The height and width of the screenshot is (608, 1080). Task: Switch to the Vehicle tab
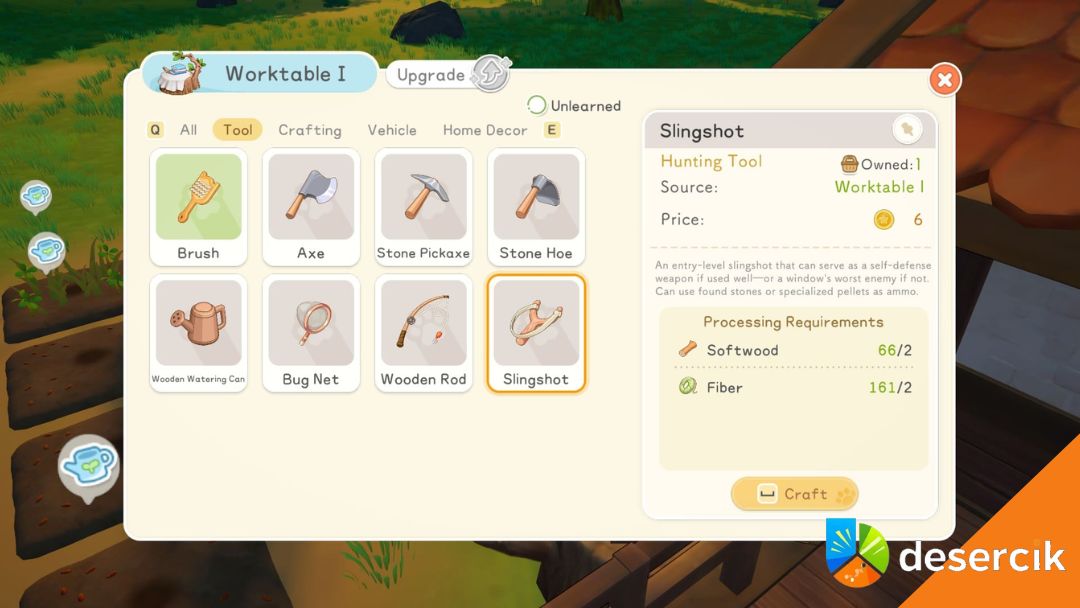(x=392, y=130)
